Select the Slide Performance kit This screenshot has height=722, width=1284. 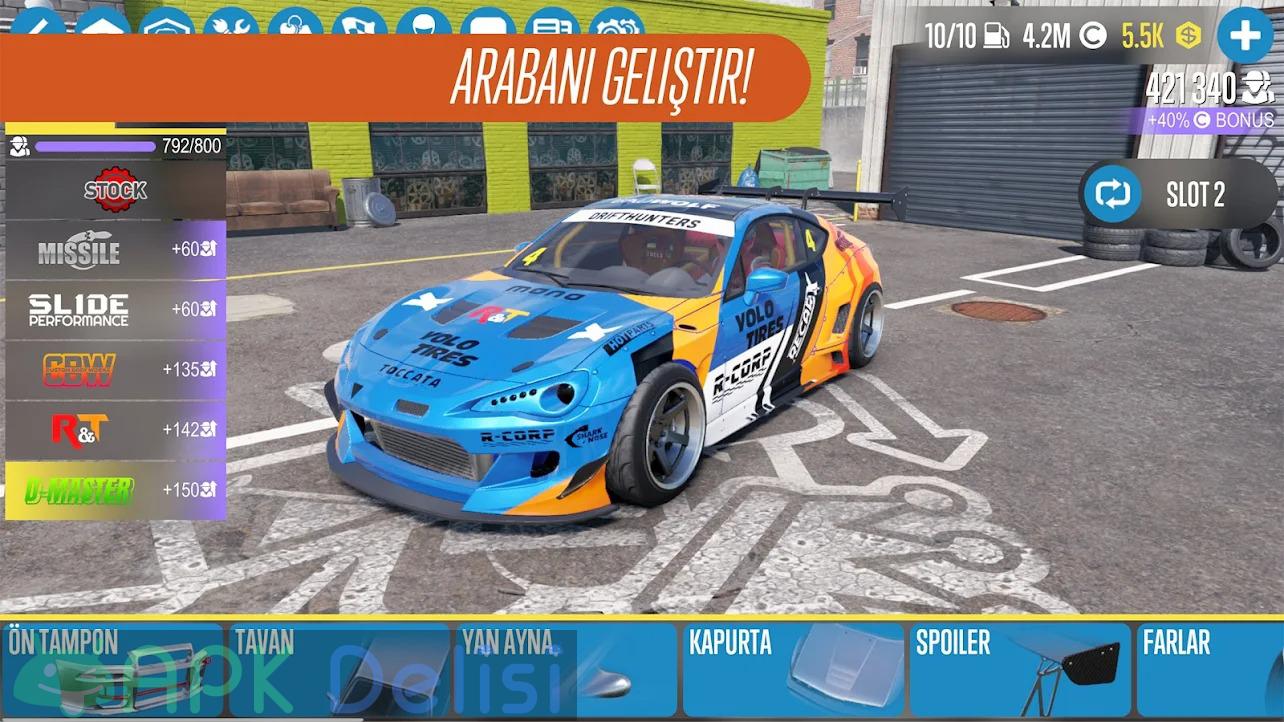pos(115,310)
